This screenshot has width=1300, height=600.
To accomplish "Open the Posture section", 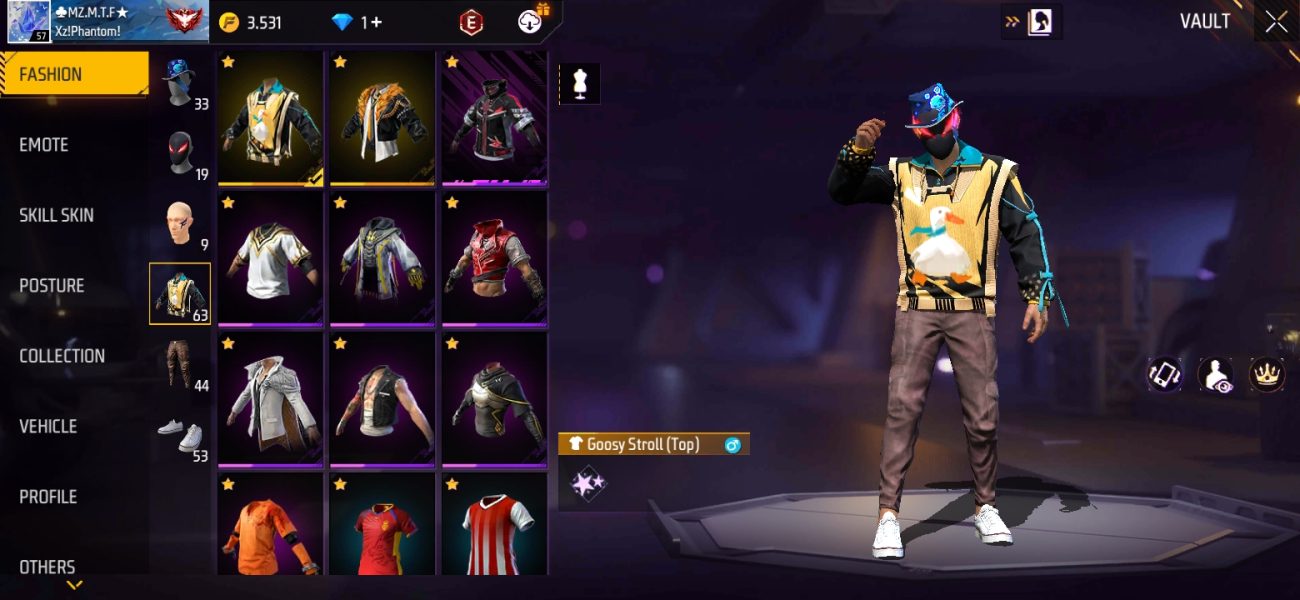I will [52, 286].
